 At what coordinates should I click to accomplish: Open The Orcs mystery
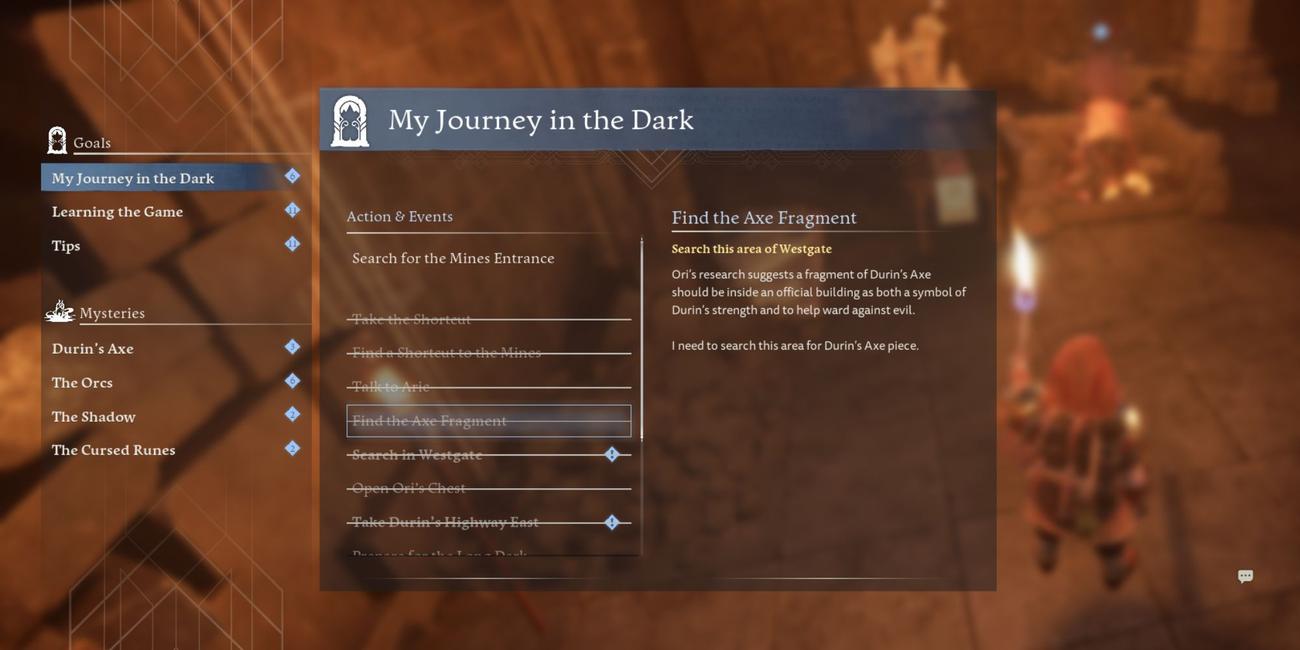tap(82, 383)
